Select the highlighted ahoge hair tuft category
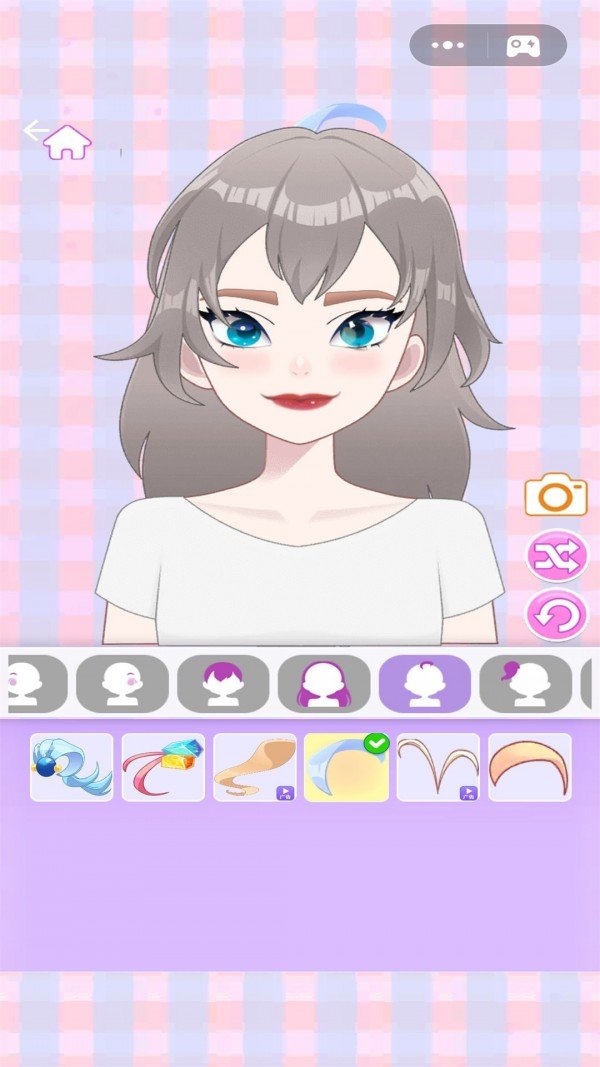600x1067 pixels. coord(424,684)
